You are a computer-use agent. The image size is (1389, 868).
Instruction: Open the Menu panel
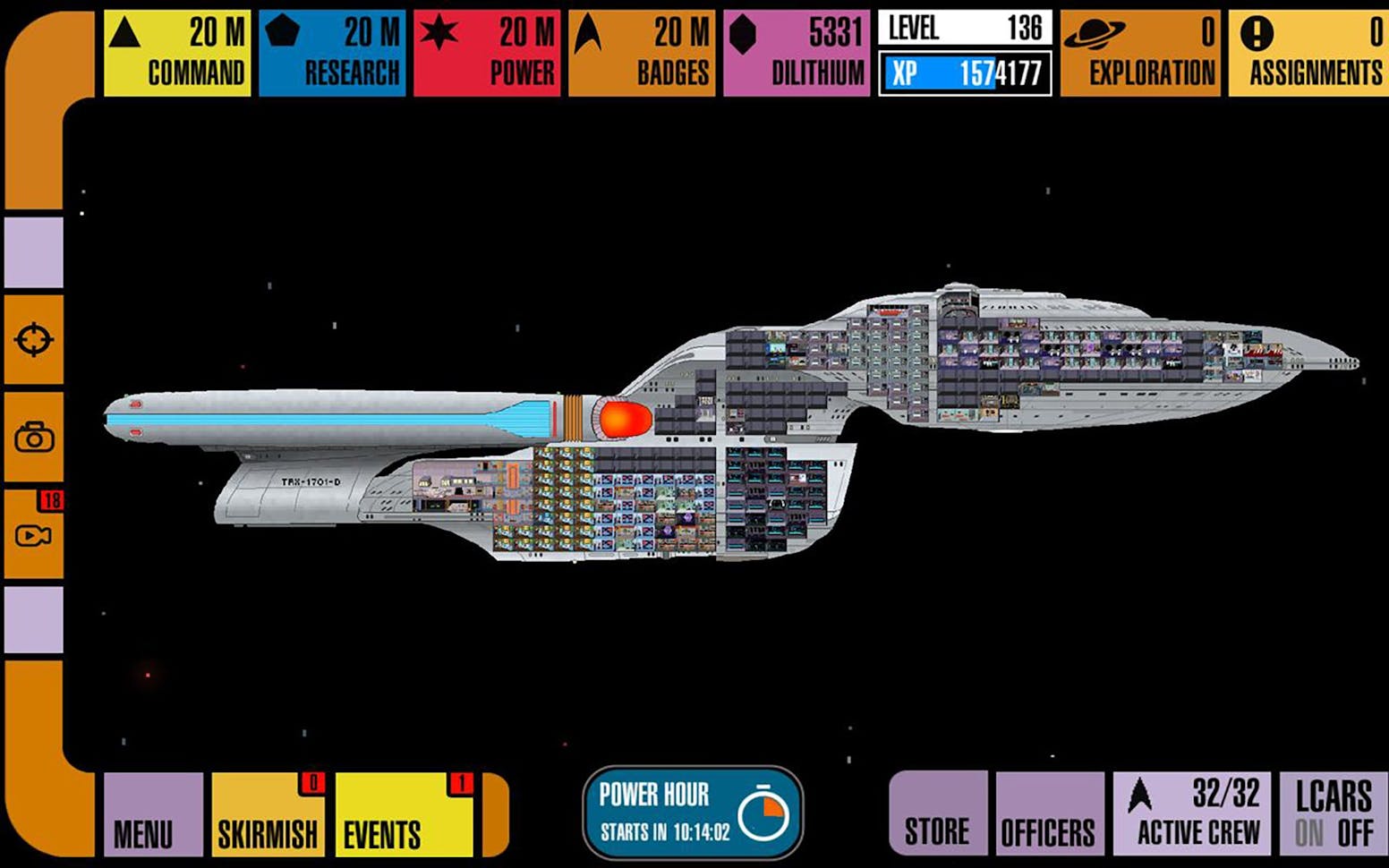point(152,814)
